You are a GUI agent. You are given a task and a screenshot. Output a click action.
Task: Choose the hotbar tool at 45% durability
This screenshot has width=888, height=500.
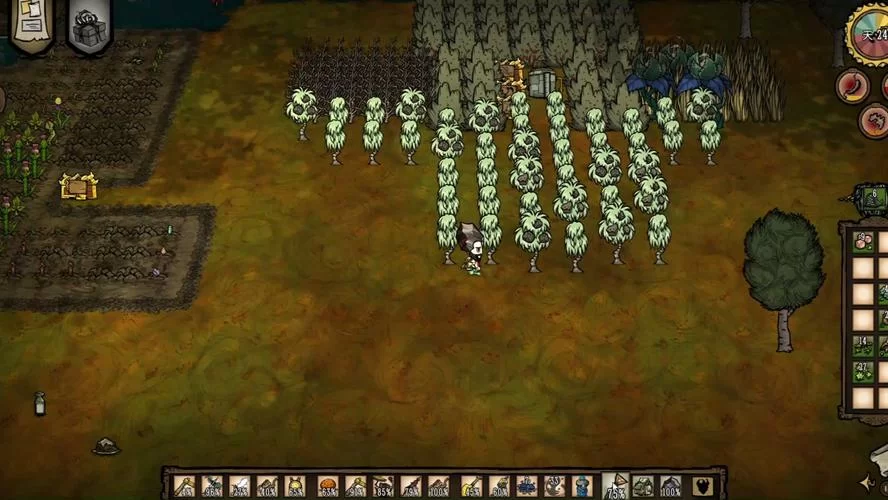[x=471, y=486]
